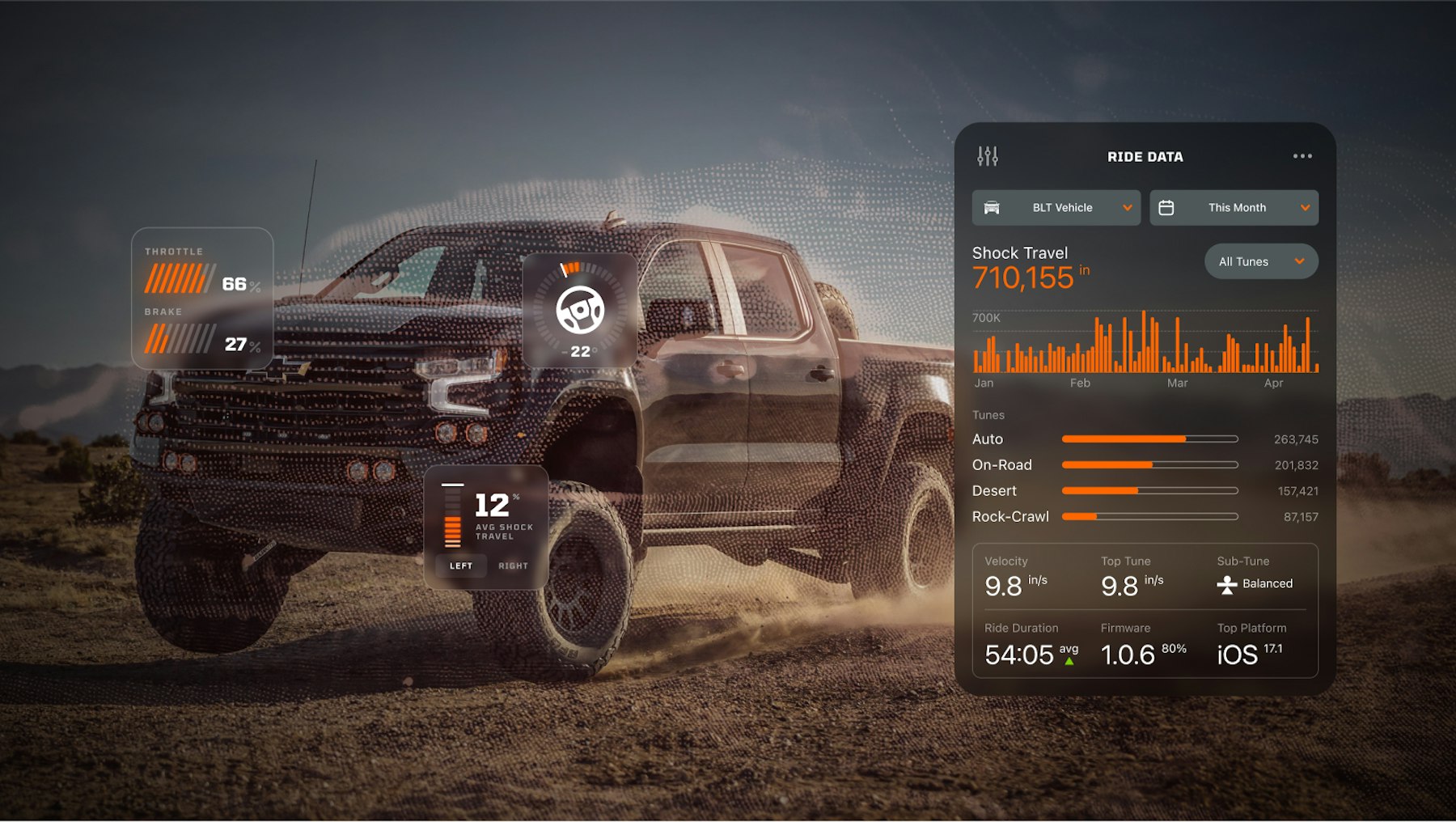Click the steering wheel angle widget
Viewport: 1456px width, 822px height.
click(x=579, y=310)
